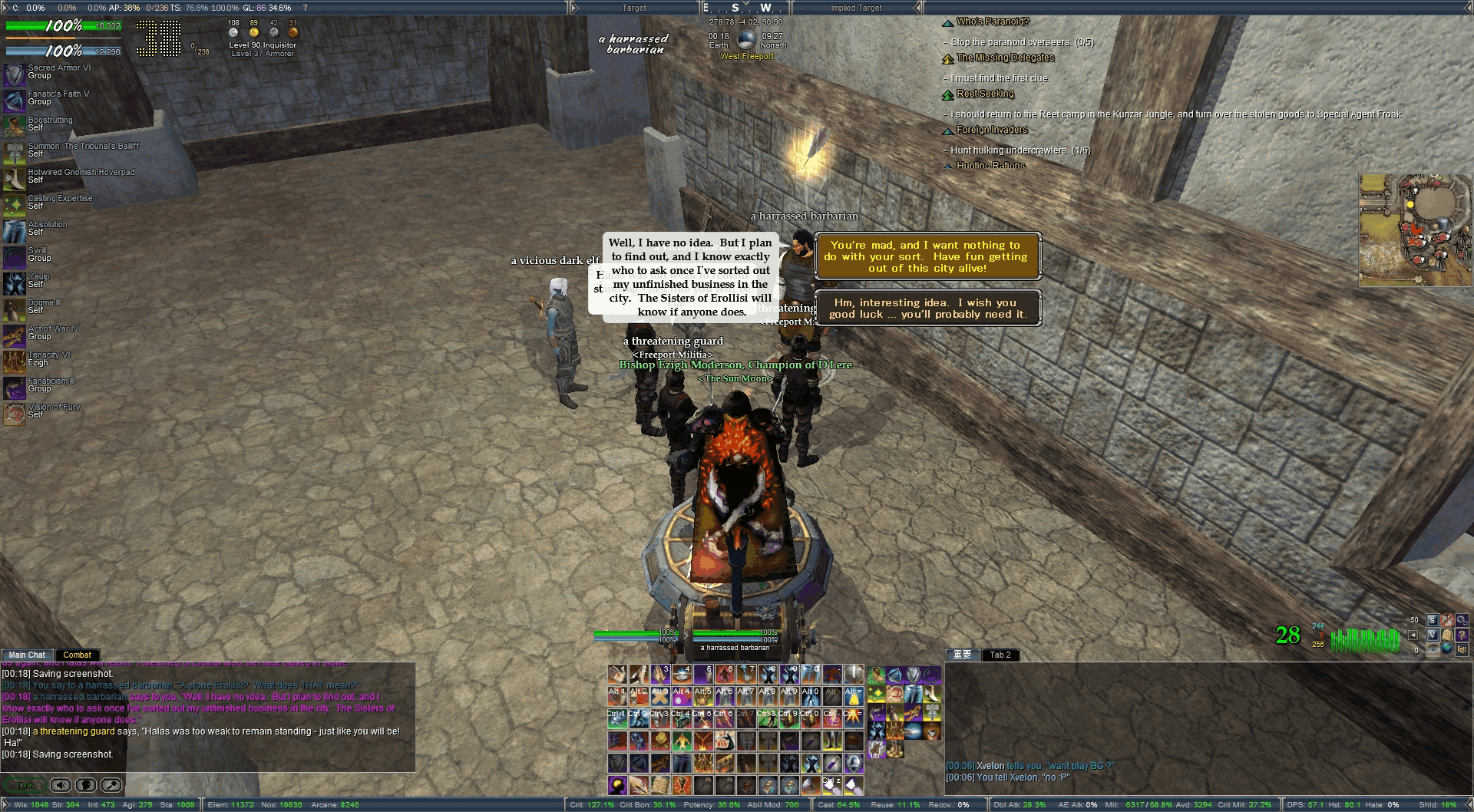Click the Sacred Armor VI buff icon
The width and height of the screenshot is (1474, 812).
point(15,74)
